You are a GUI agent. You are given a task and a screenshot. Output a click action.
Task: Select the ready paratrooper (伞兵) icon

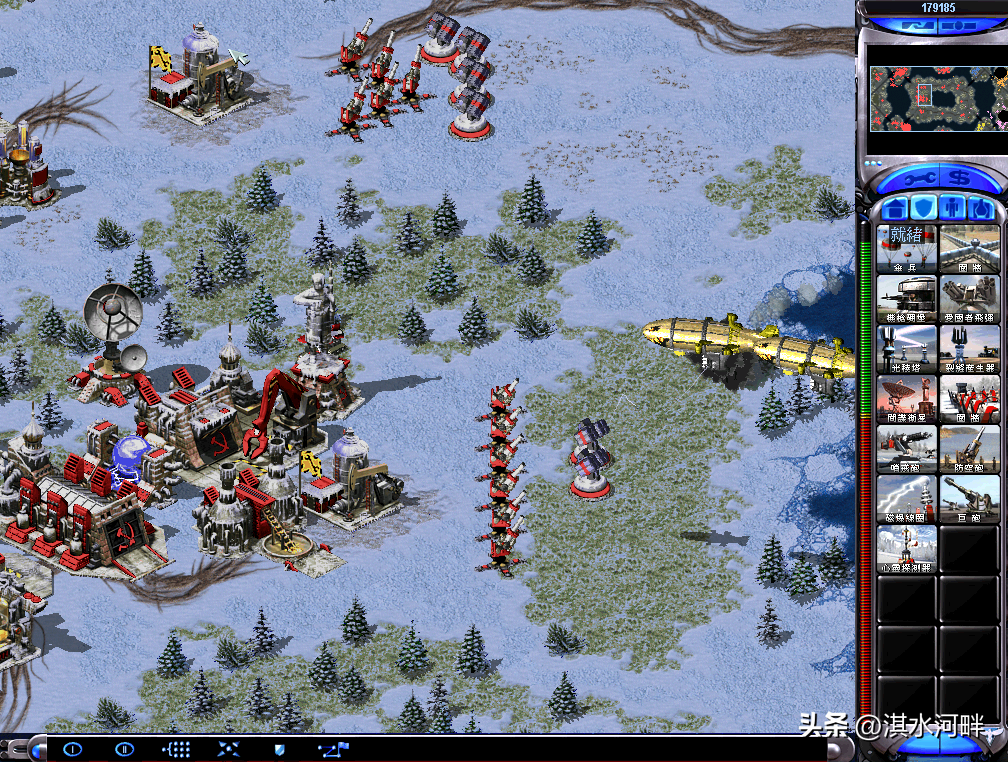click(x=907, y=248)
